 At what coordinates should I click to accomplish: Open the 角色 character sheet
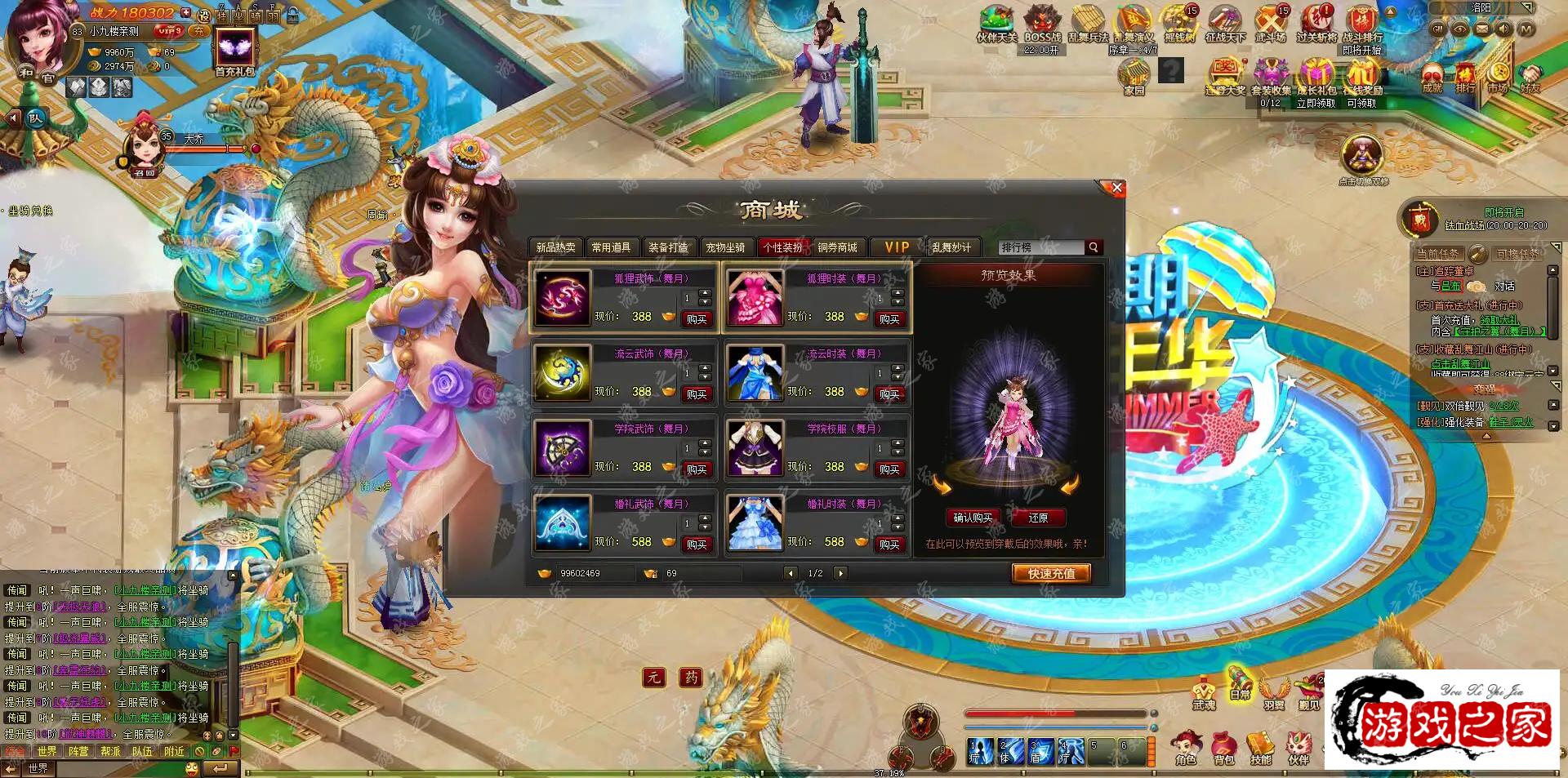[1186, 747]
